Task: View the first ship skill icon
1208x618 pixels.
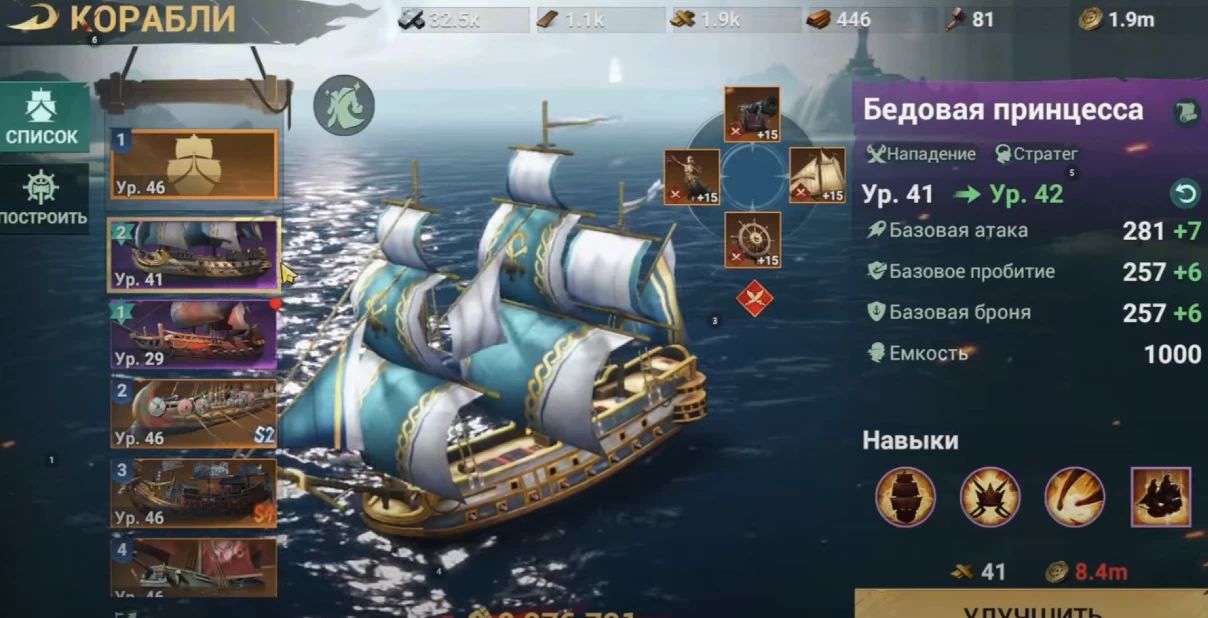Action: [905, 497]
